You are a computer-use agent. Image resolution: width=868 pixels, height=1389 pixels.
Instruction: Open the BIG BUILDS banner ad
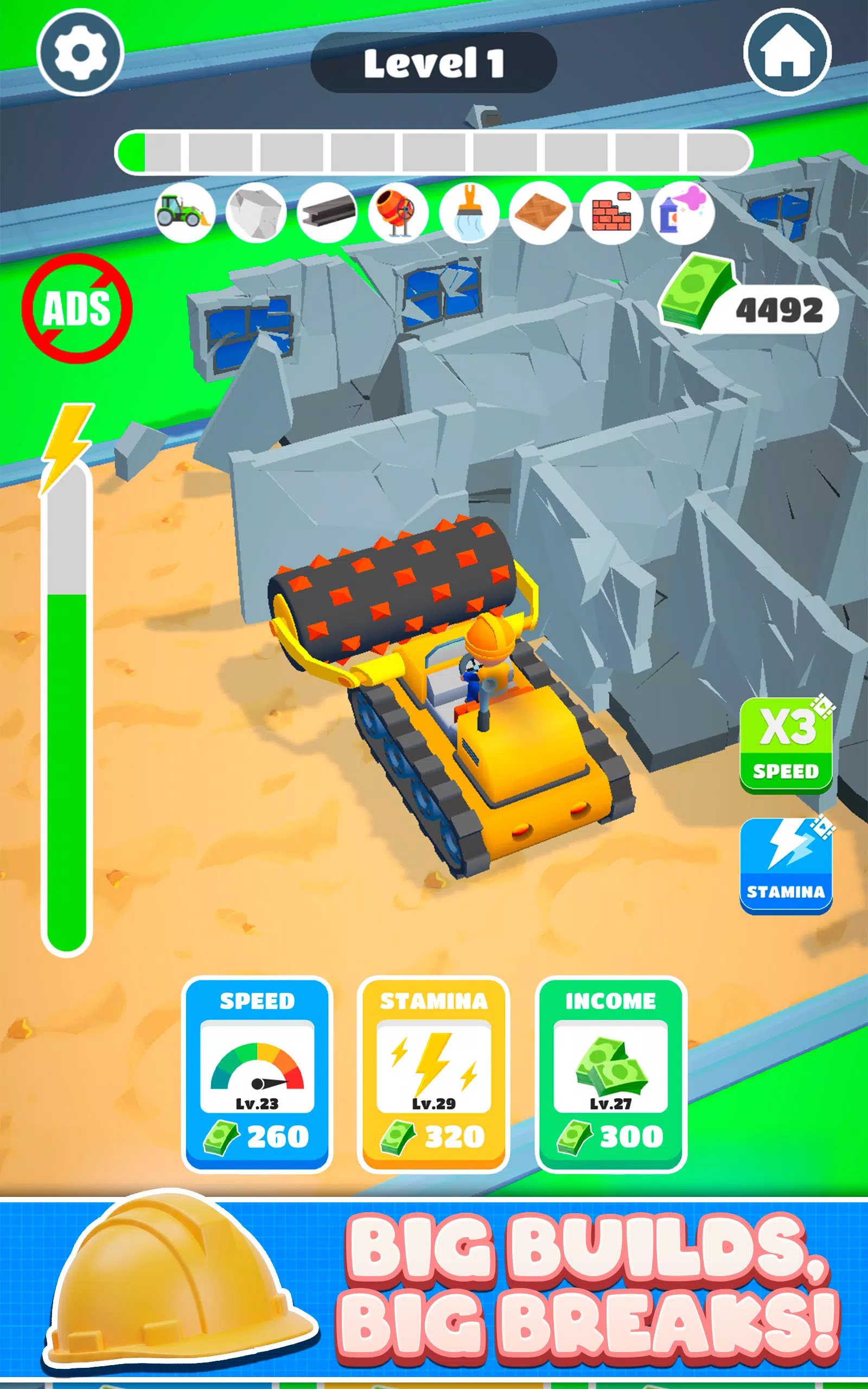434,1297
